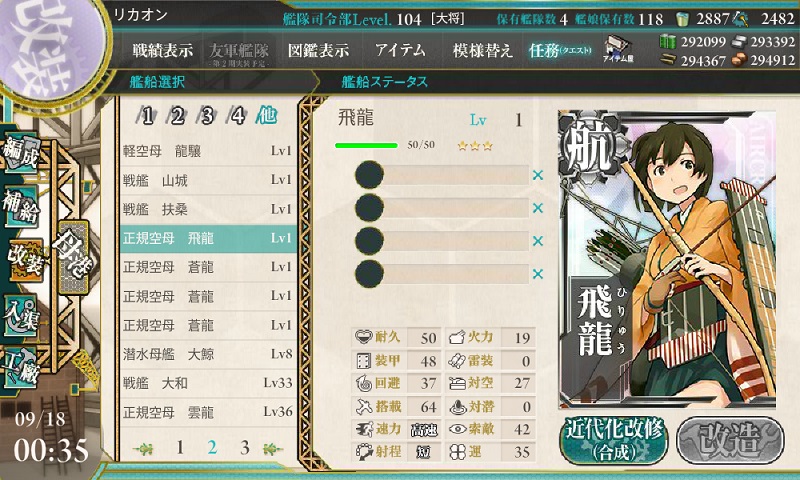Select the 戦艦 扶桑 ship row

click(x=207, y=209)
